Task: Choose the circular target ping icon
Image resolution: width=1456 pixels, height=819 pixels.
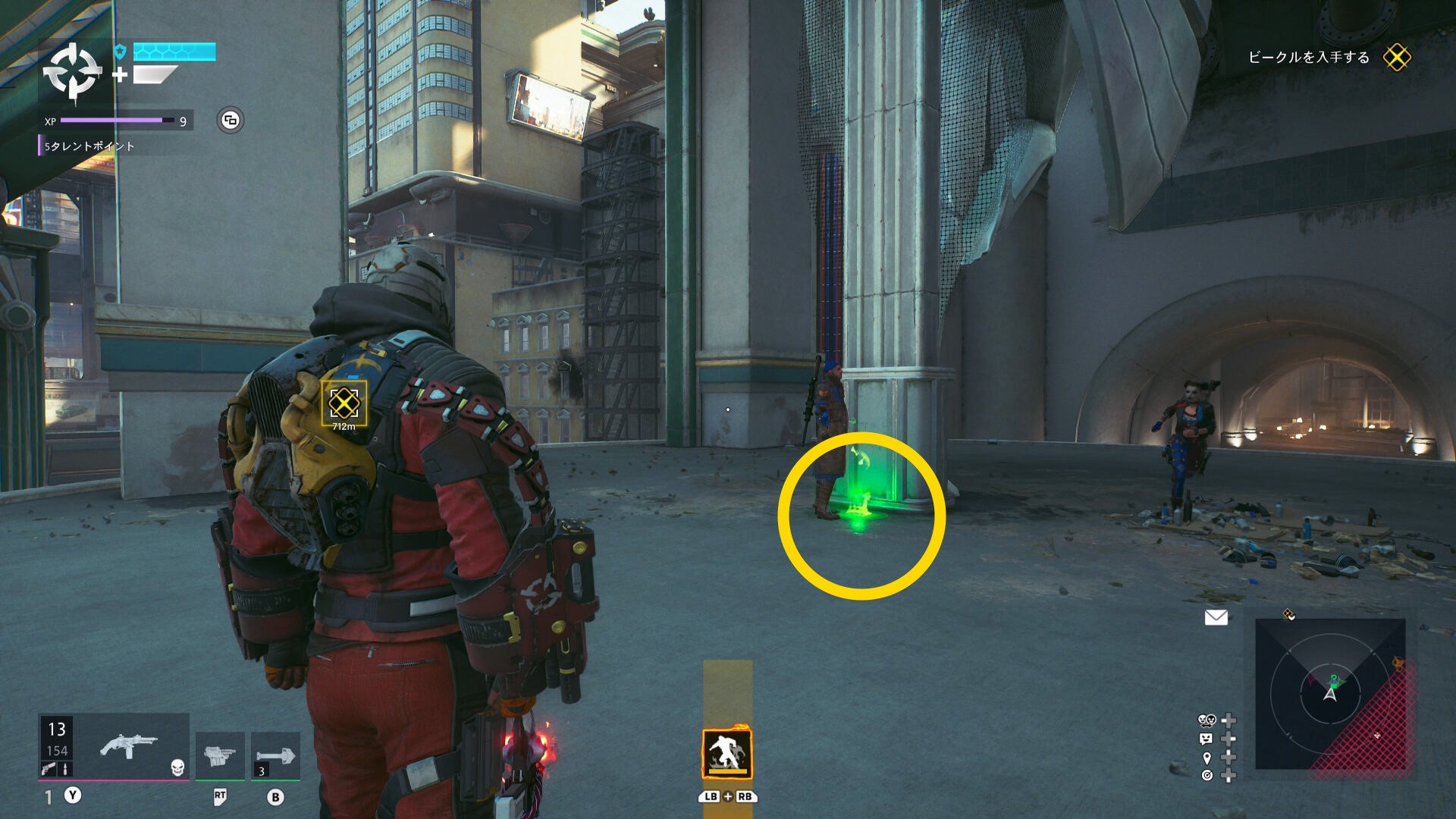Action: point(1207,775)
